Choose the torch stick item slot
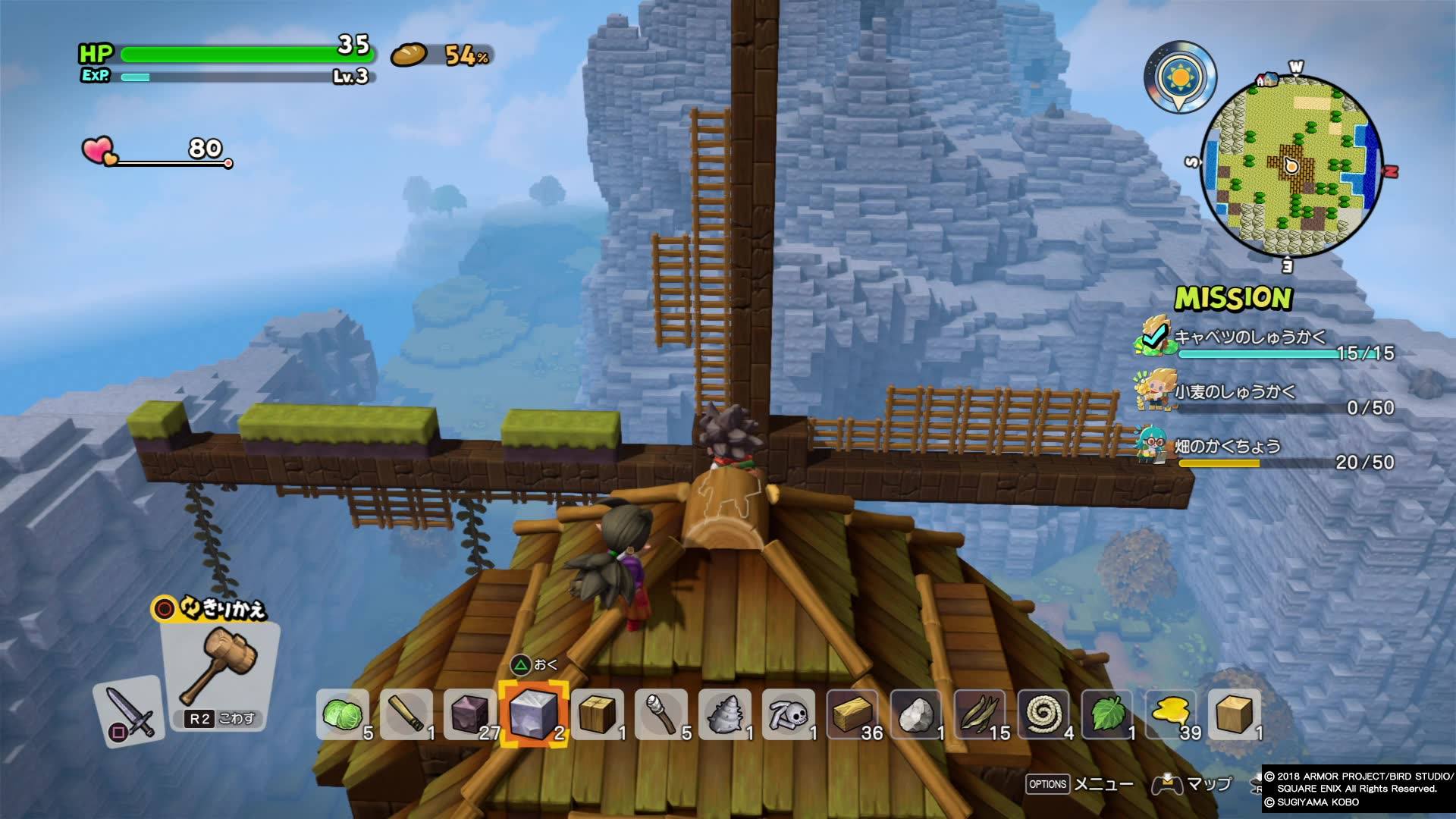 661,714
